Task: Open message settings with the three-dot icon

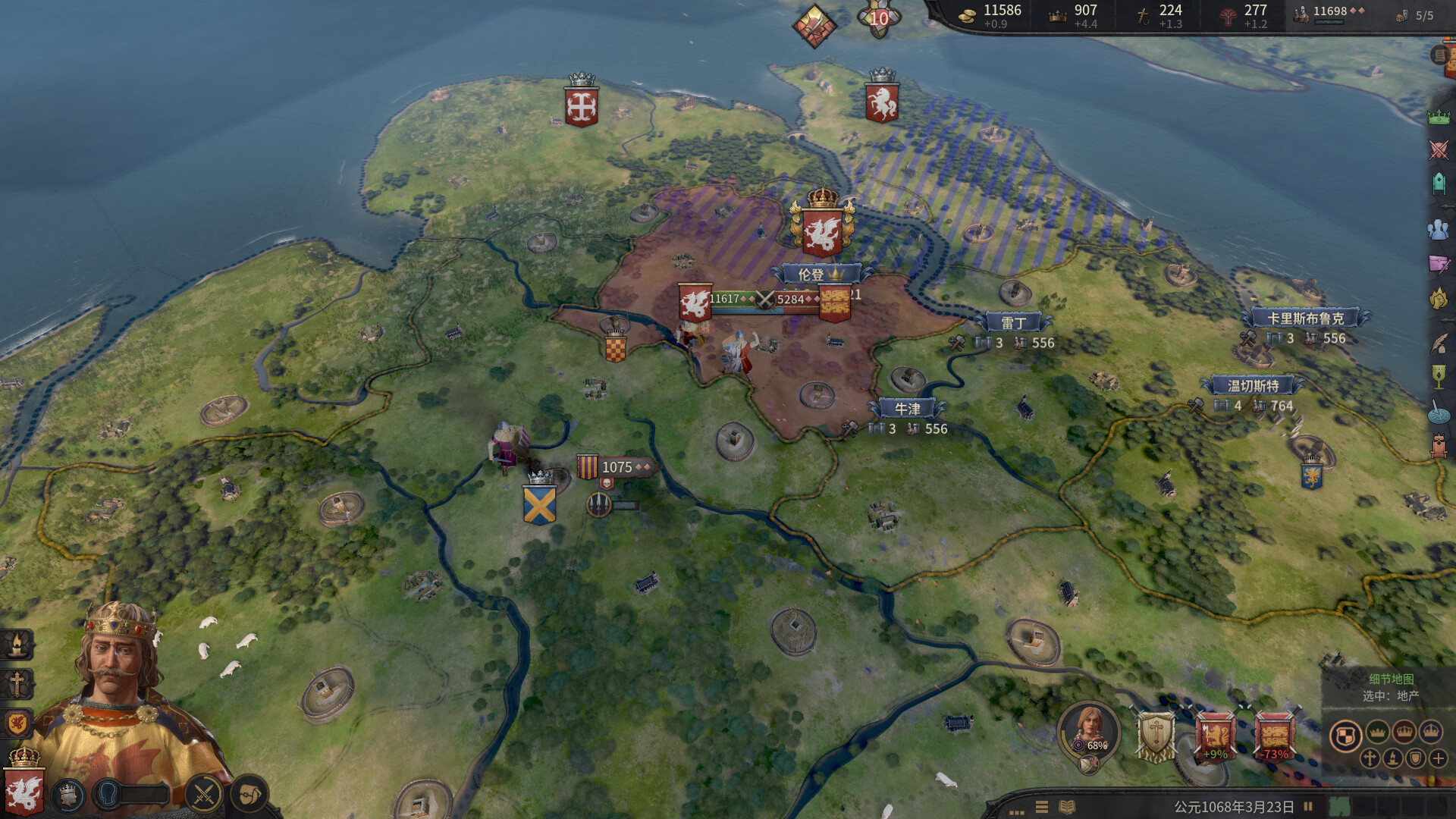Action: point(1016,811)
